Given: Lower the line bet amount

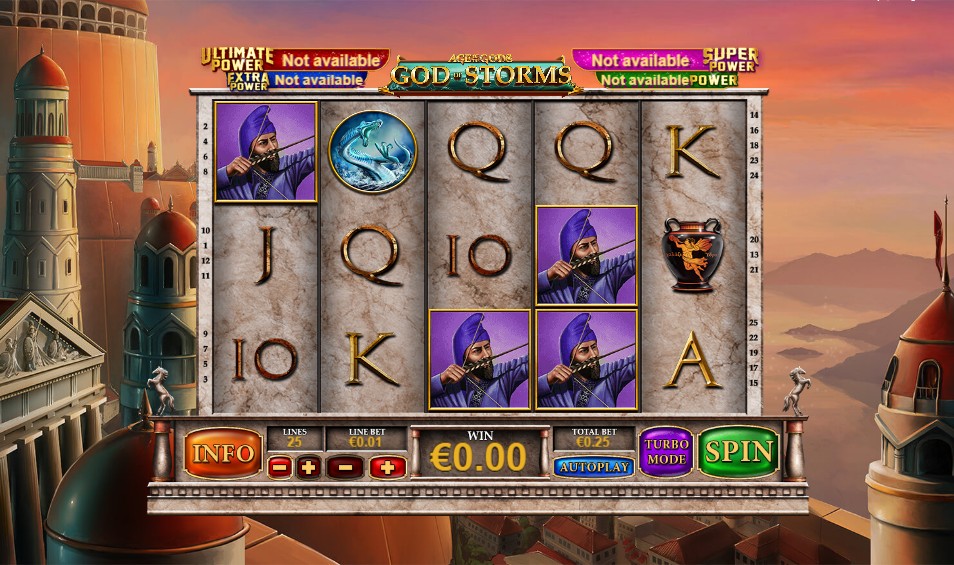Looking at the screenshot, I should click(x=345, y=467).
